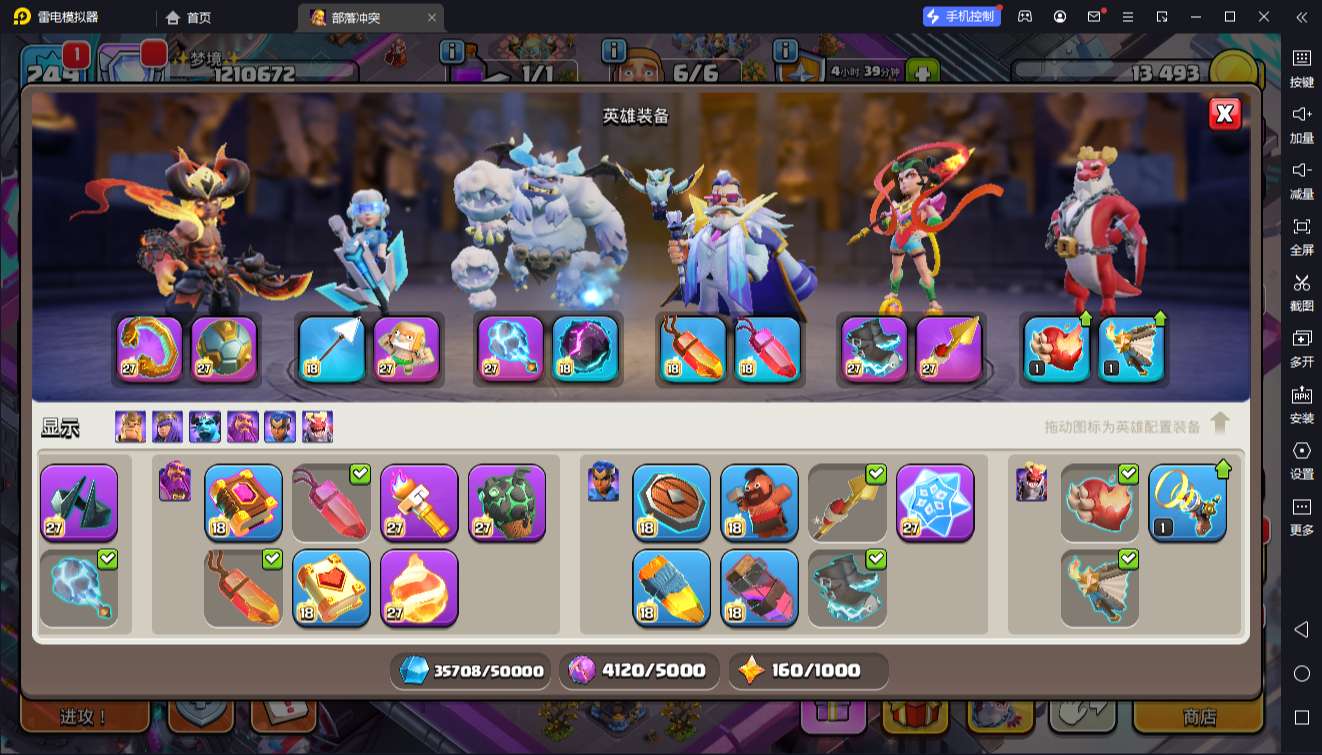The width and height of the screenshot is (1322, 755).
Task: Choose the Dark Orb equipped slot
Action: (585, 349)
